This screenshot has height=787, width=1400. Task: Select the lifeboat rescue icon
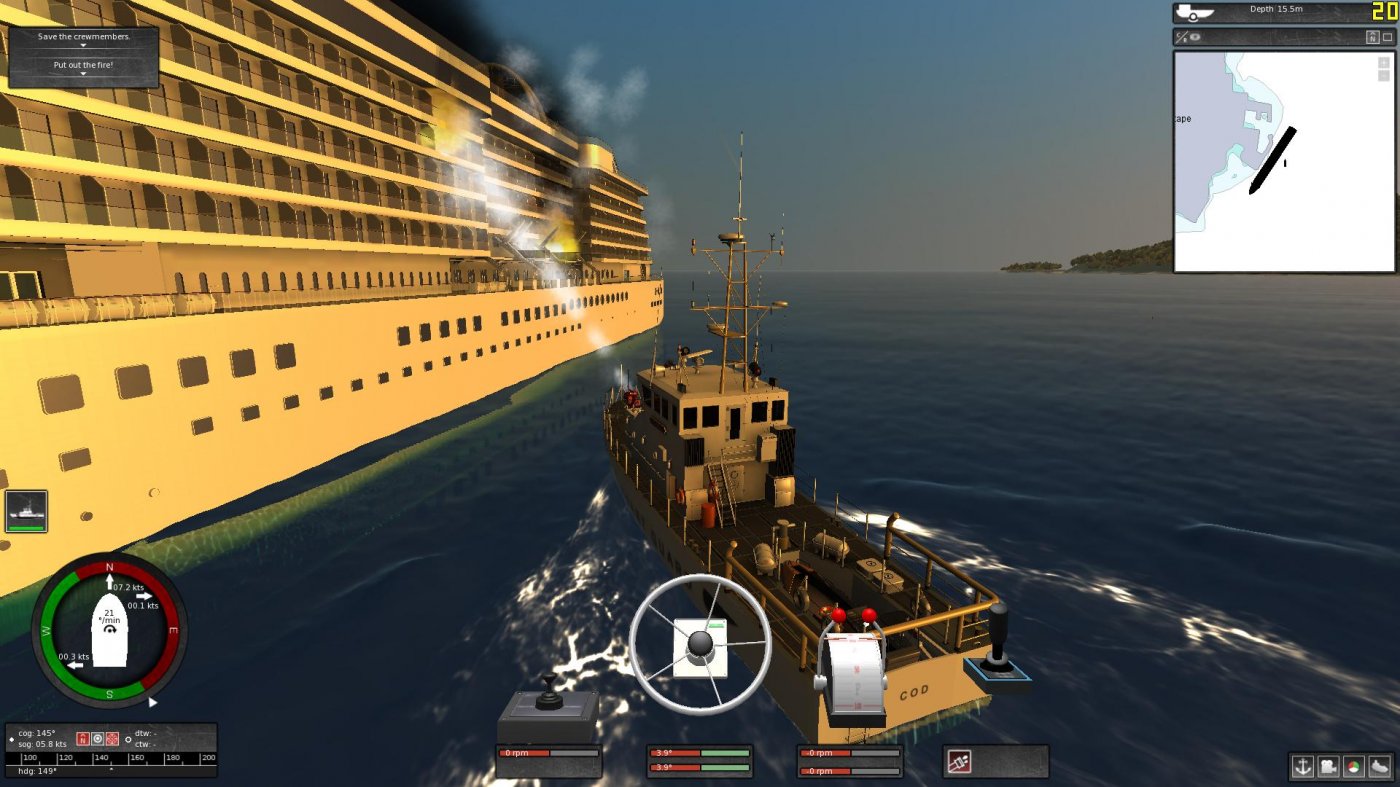point(1378,768)
